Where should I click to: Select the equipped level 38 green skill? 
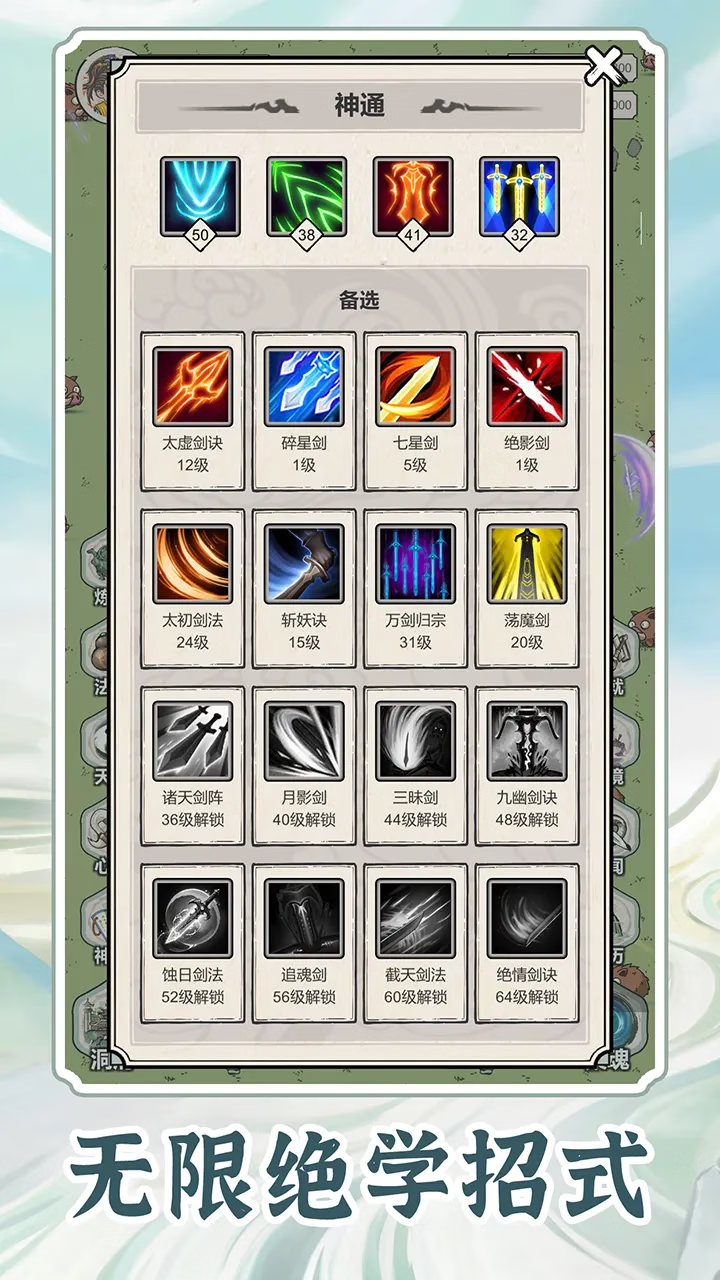(x=306, y=197)
